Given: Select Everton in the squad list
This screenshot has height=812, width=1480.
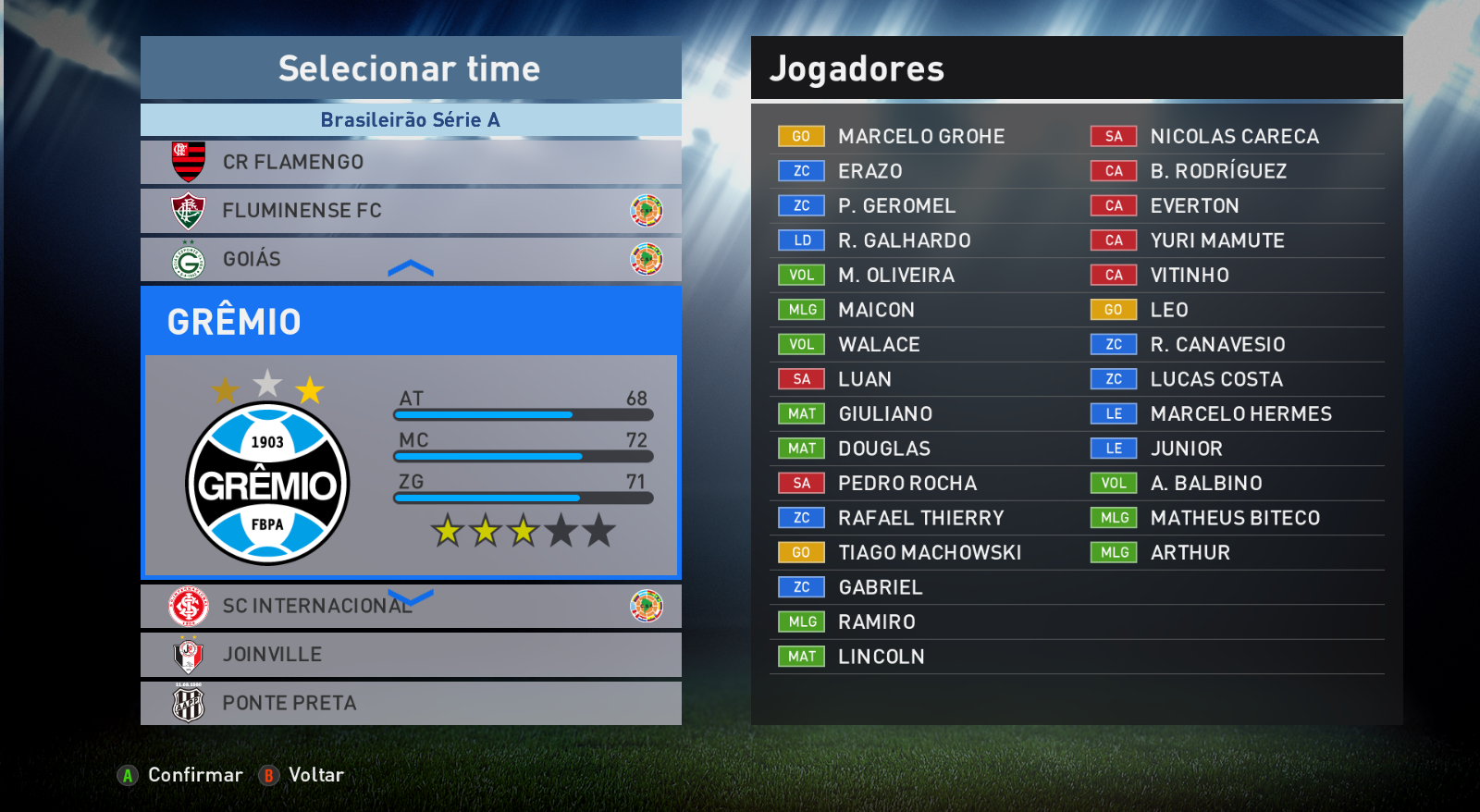Looking at the screenshot, I should [x=1194, y=206].
